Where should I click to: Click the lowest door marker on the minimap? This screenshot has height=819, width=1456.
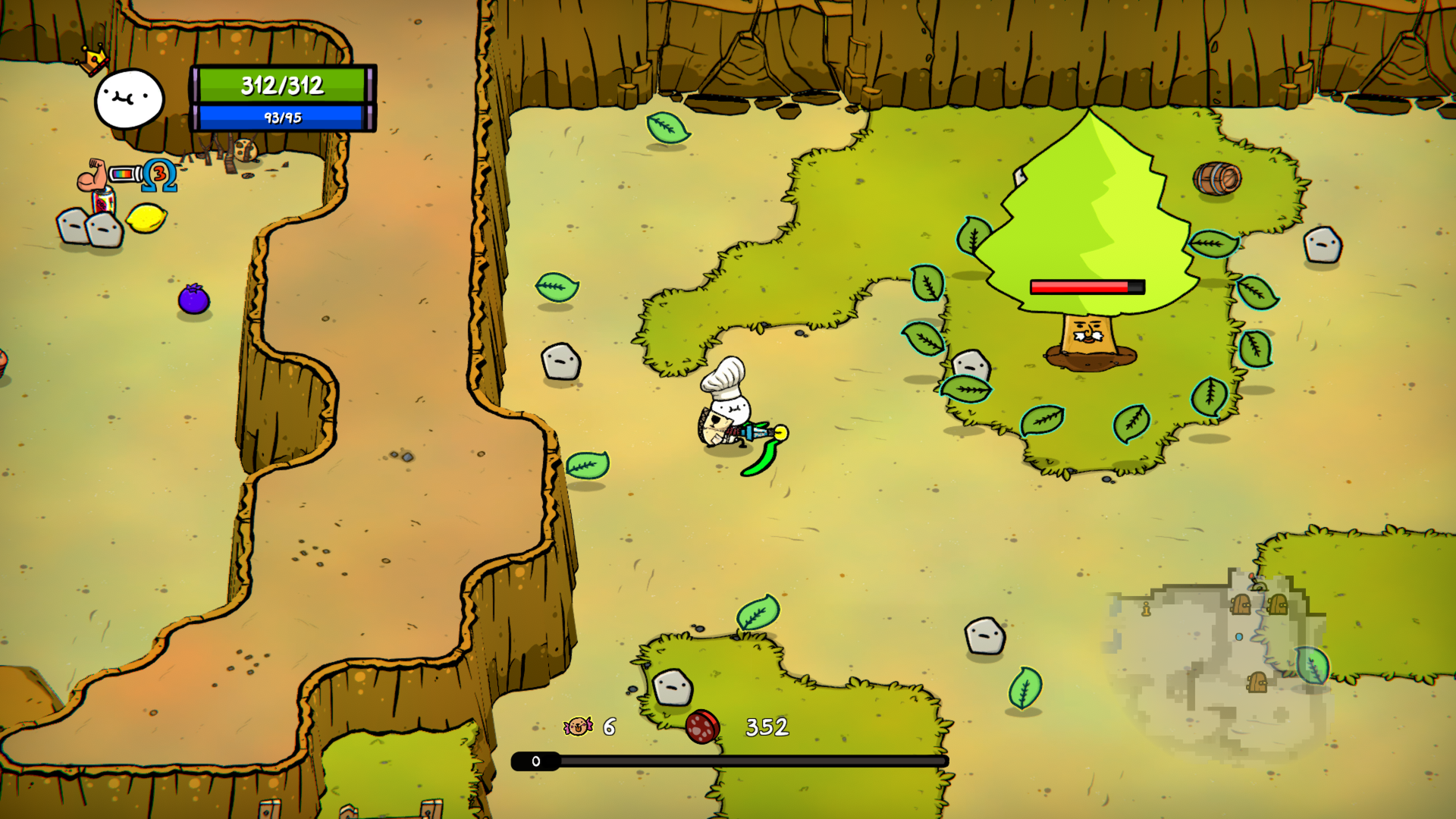click(x=1257, y=682)
